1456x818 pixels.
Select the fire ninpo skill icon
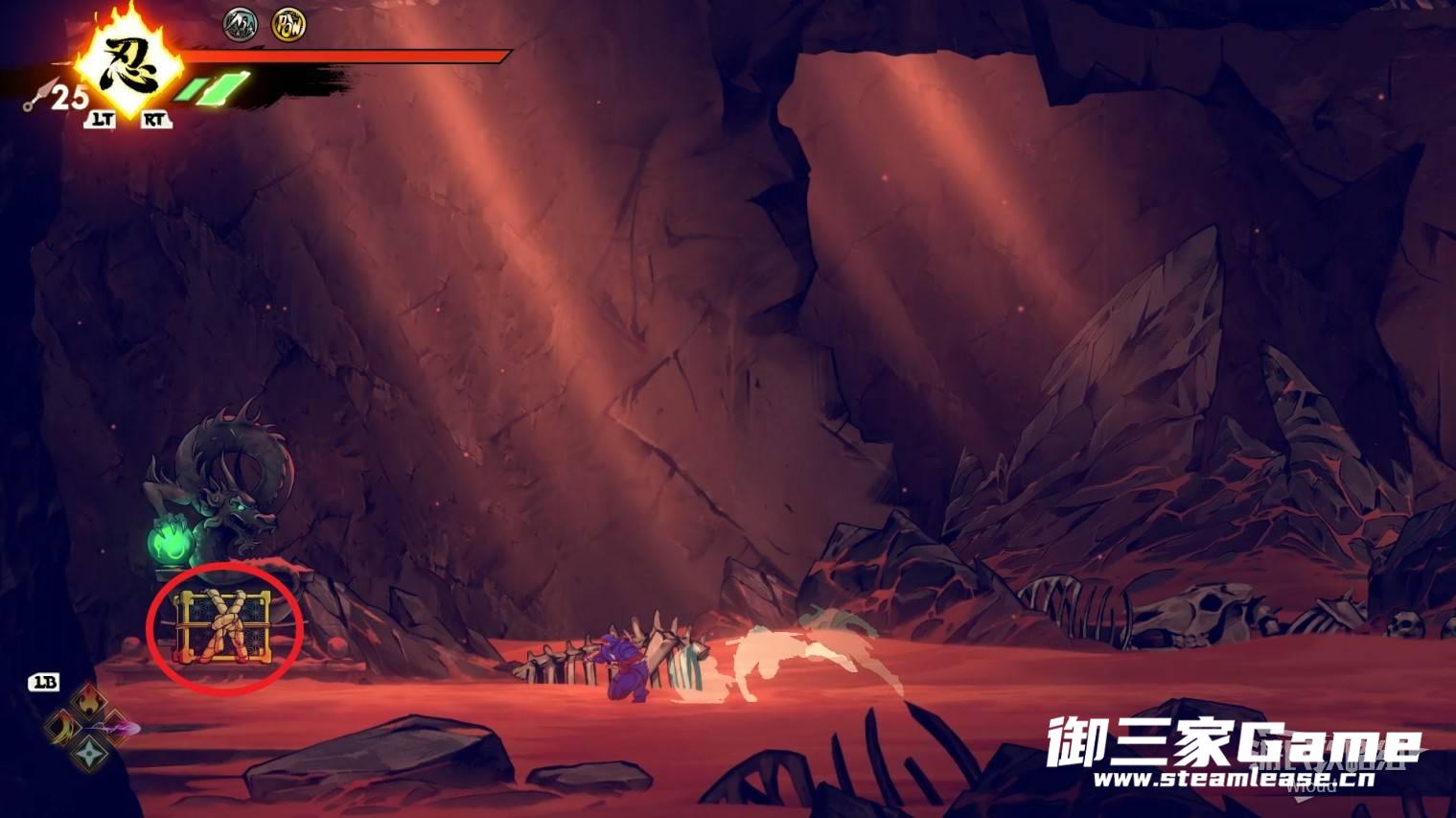click(89, 701)
